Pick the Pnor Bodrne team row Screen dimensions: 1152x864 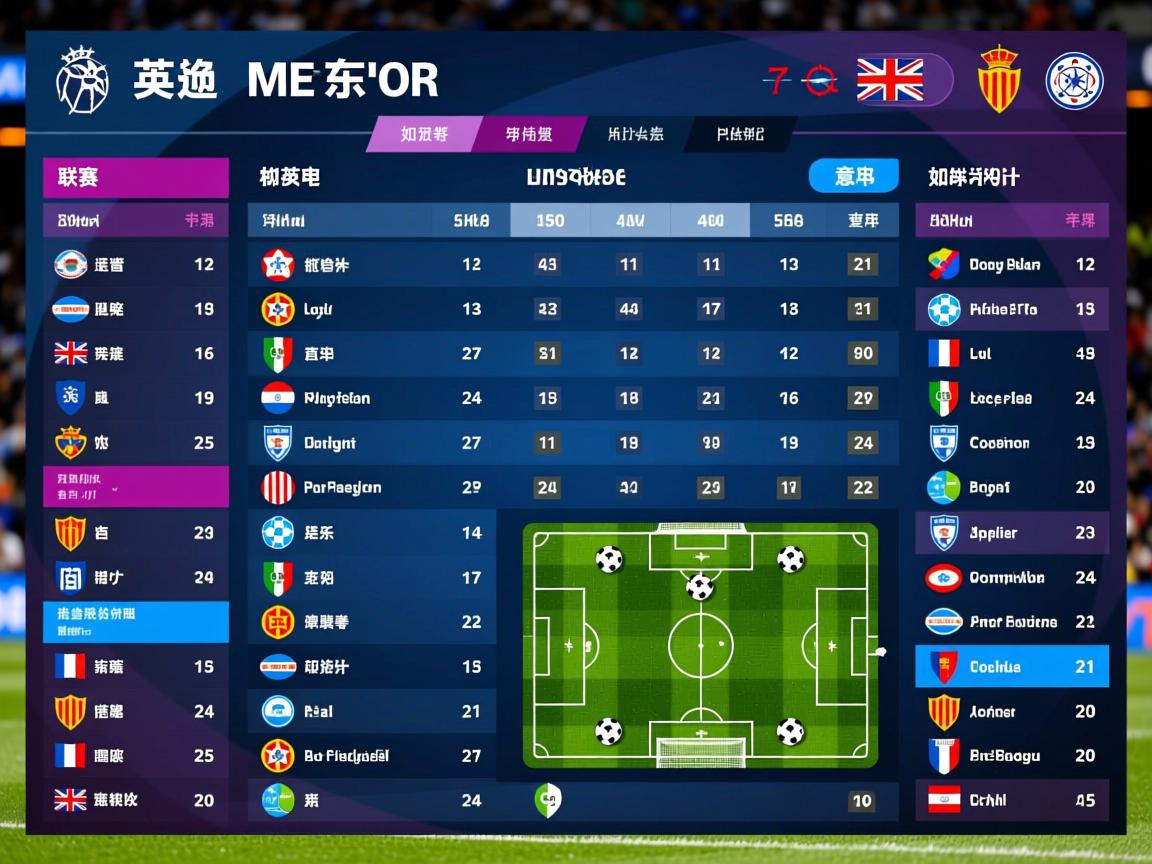tap(1011, 622)
